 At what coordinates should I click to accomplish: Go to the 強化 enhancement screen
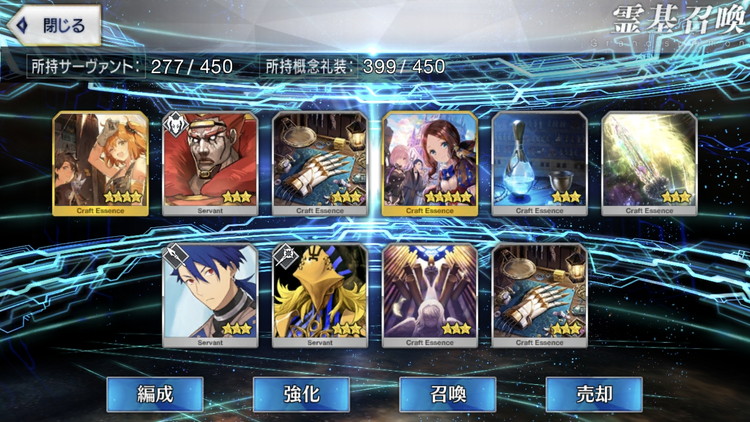point(300,393)
